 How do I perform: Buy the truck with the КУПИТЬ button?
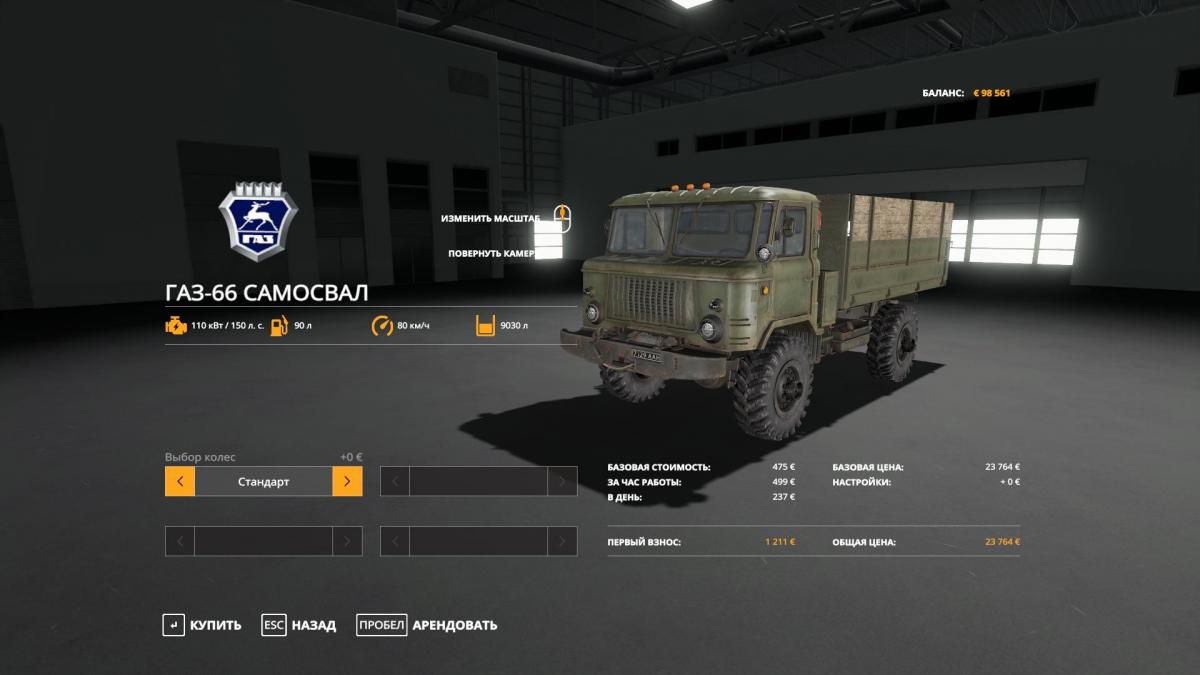(203, 625)
